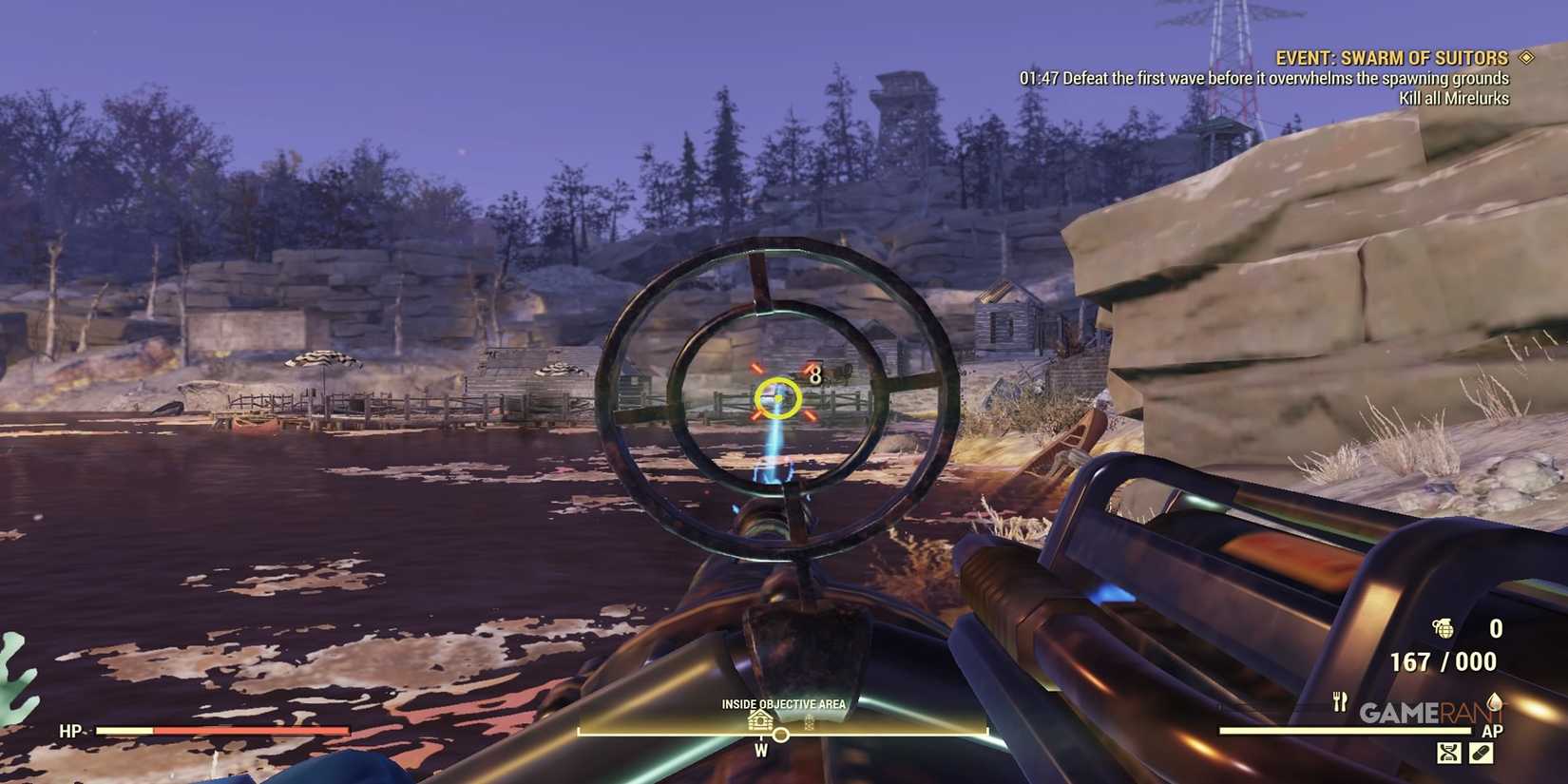Viewport: 1568px width, 784px height.
Task: Click the INSIDE OBJECTIVE AREA label
Action: point(784,703)
